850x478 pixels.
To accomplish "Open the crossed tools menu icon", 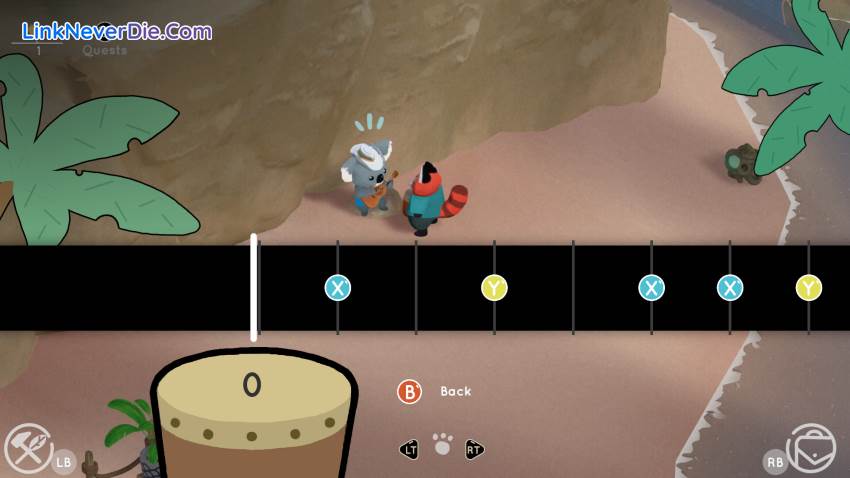I will 27,447.
